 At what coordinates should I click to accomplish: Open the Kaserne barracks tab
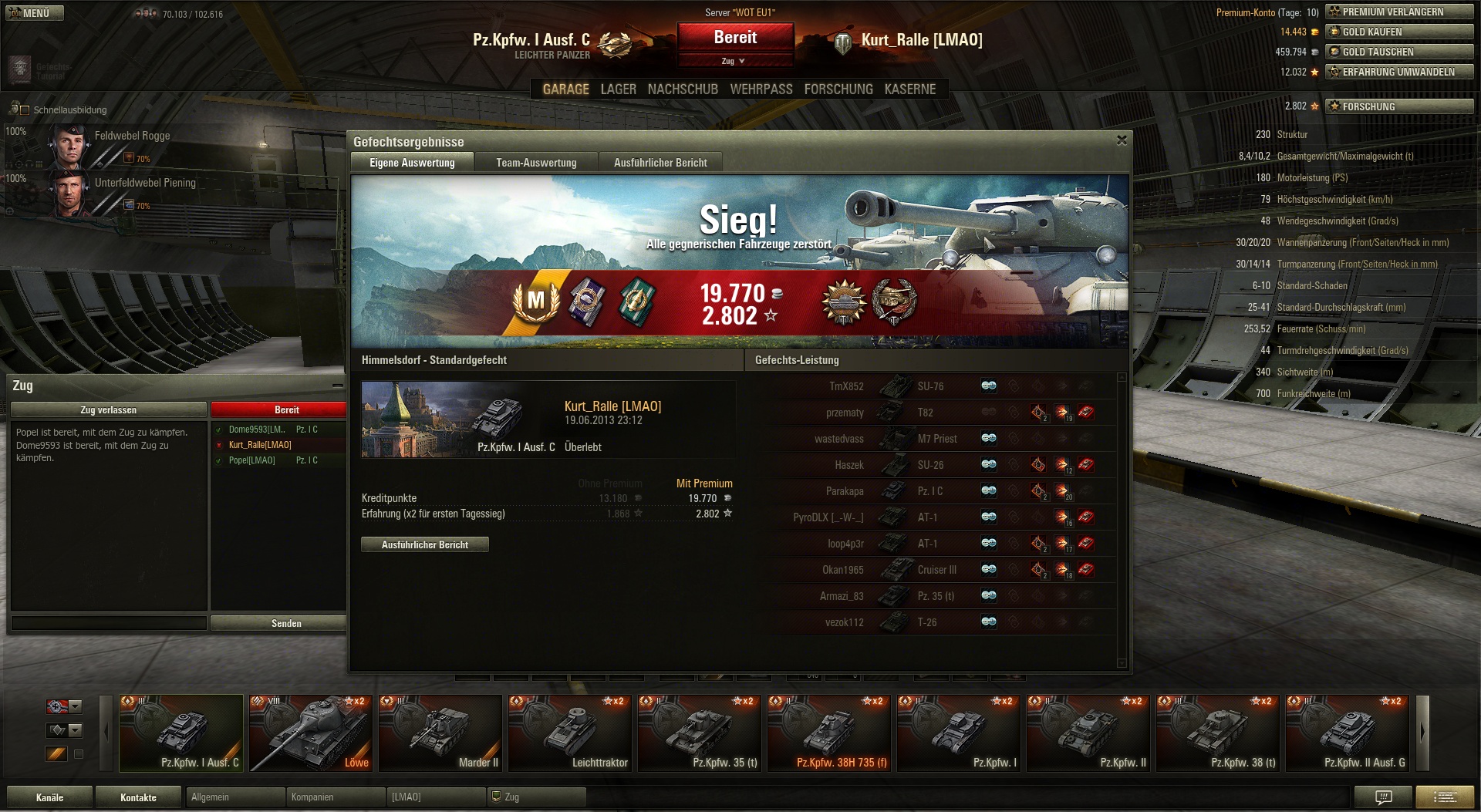click(909, 89)
